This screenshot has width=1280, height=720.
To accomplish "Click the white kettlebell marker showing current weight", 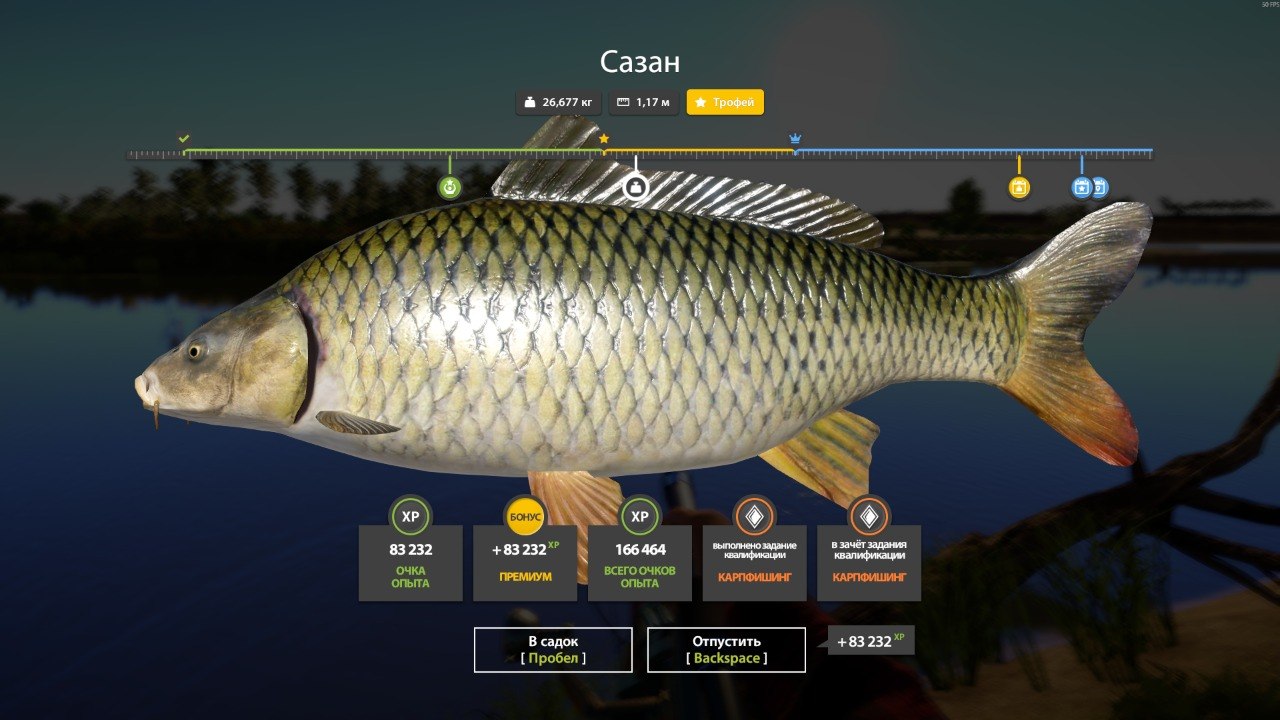I will point(635,185).
